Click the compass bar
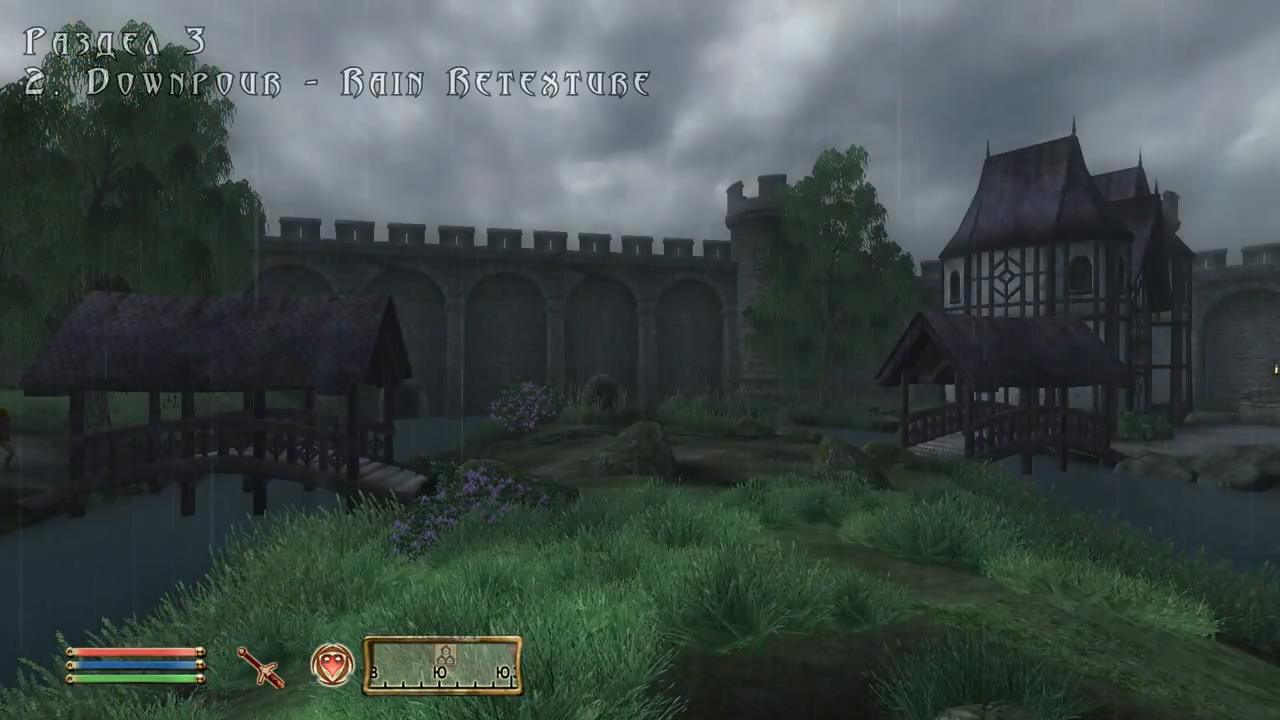This screenshot has width=1280, height=720. 442,666
